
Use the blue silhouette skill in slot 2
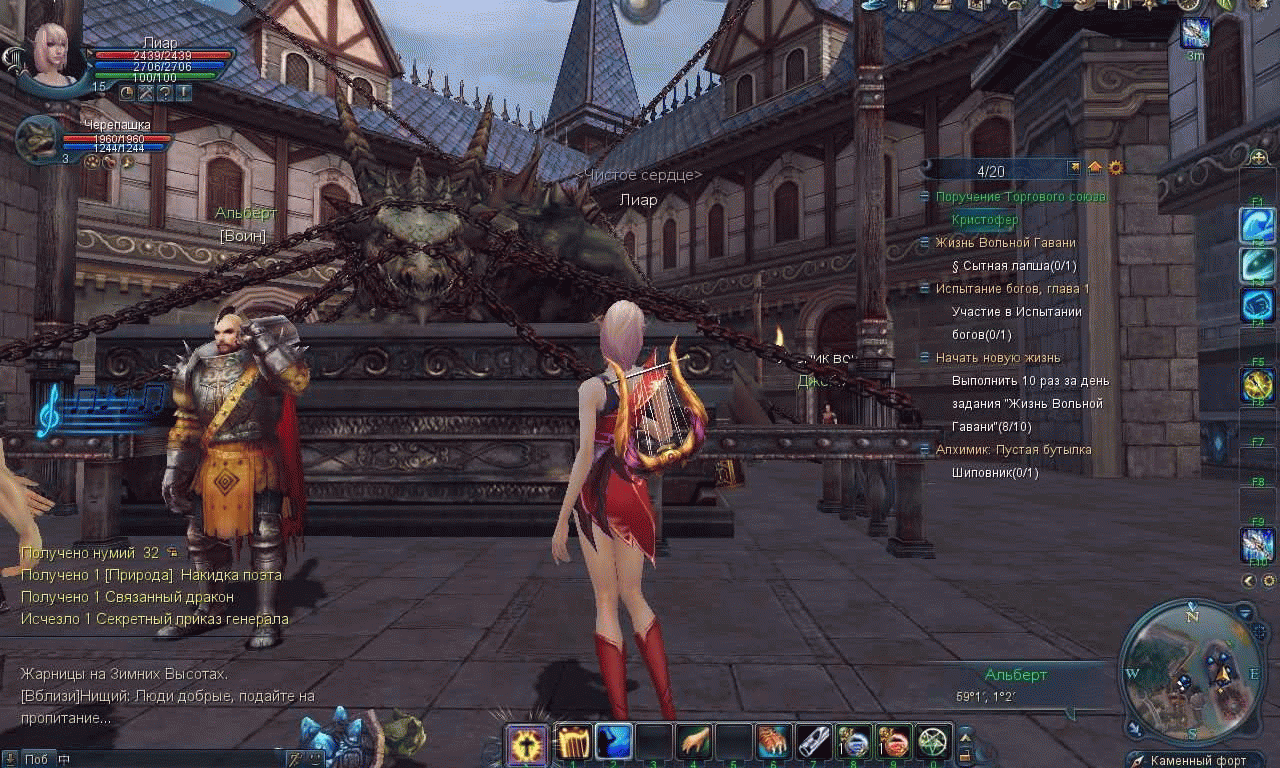click(613, 742)
